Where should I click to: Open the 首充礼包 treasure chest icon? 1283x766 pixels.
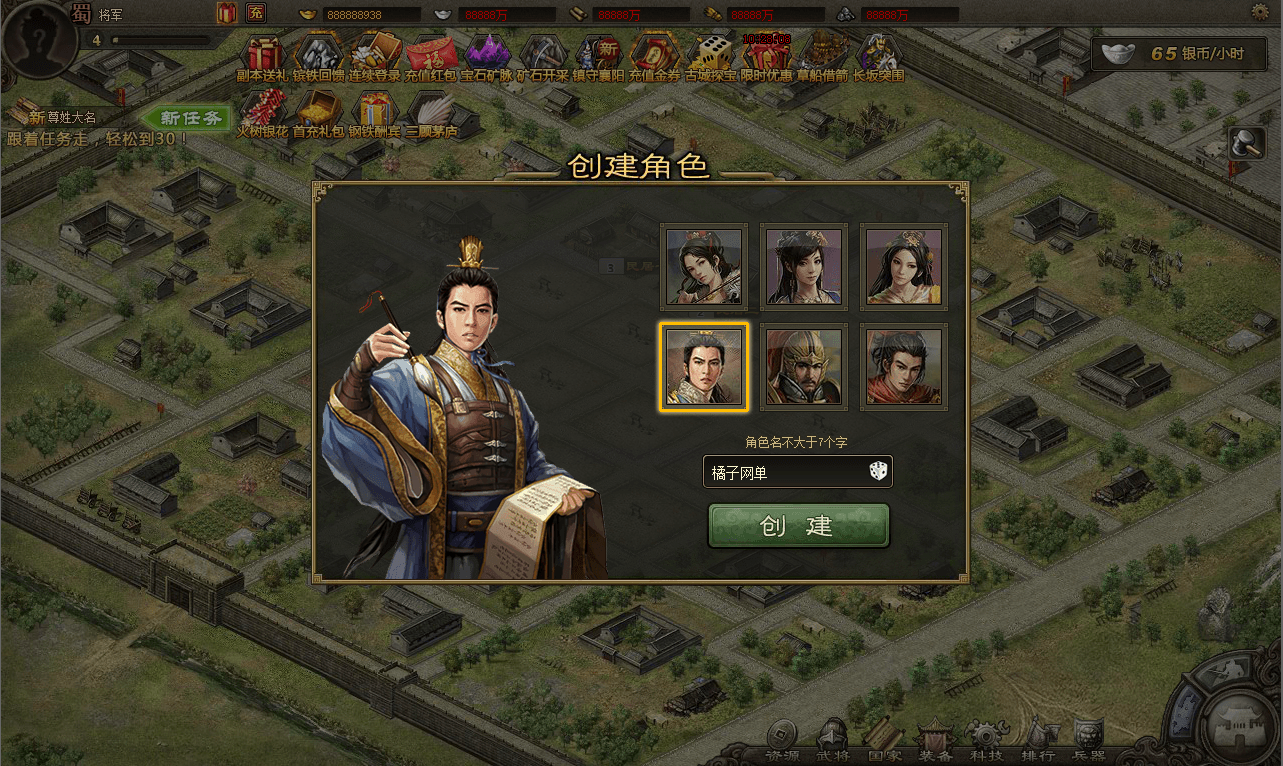click(x=319, y=113)
